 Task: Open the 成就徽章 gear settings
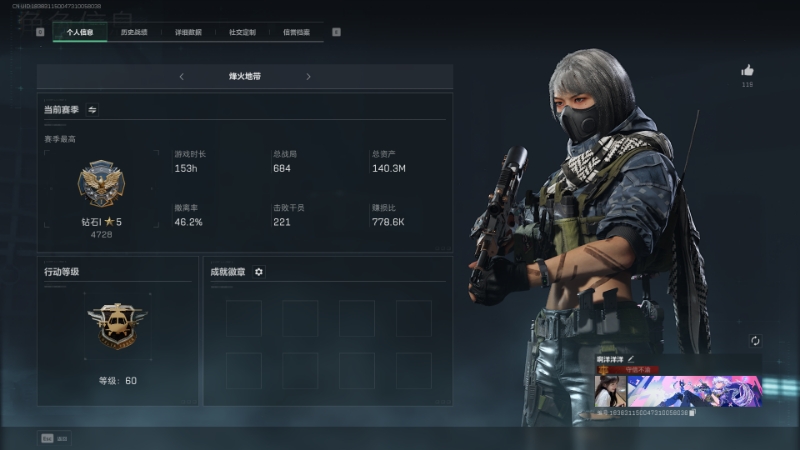[x=259, y=272]
